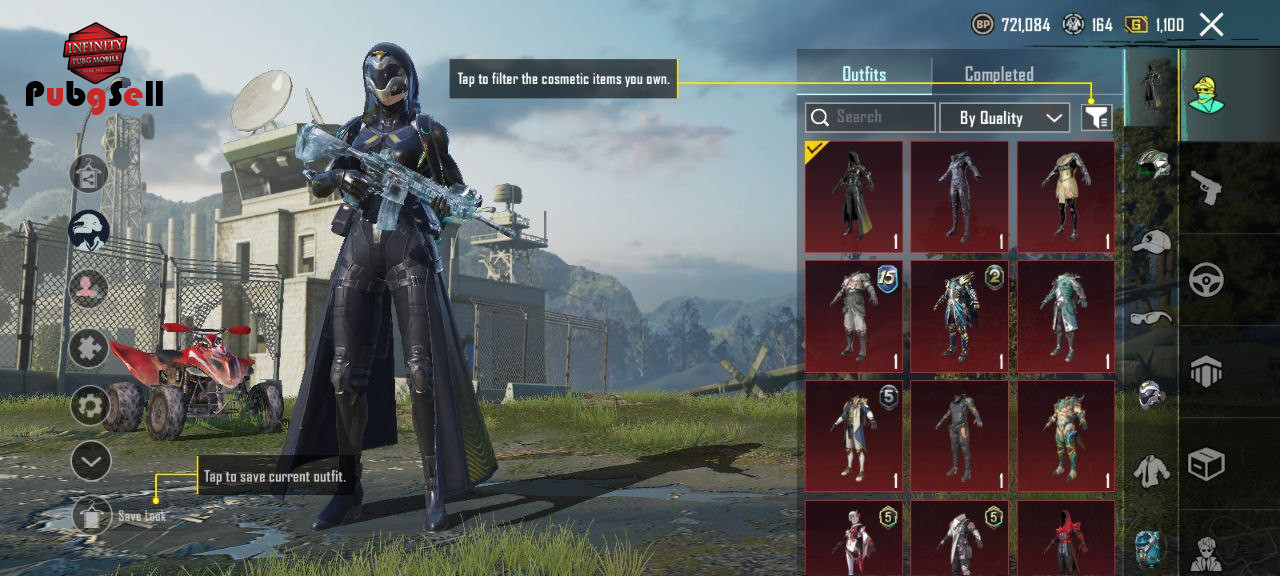This screenshot has width=1280, height=576.
Task: Choose the glasses subcategory icon
Action: [x=1152, y=318]
